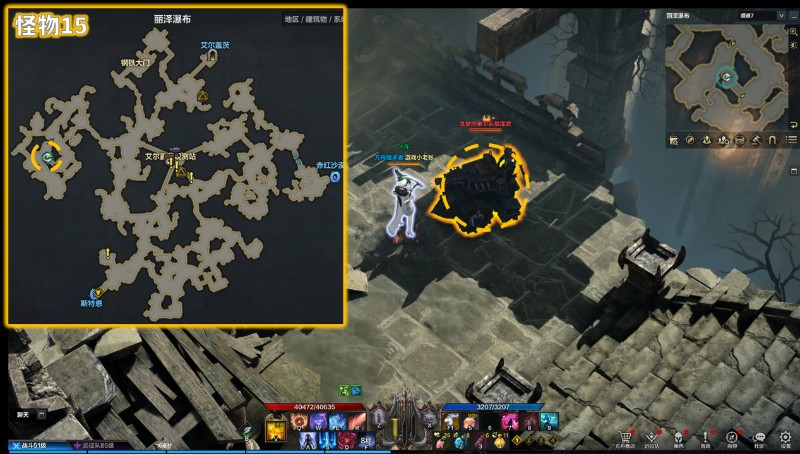Open the Settings gear icon
Image resolution: width=800 pixels, height=454 pixels.
[x=786, y=437]
